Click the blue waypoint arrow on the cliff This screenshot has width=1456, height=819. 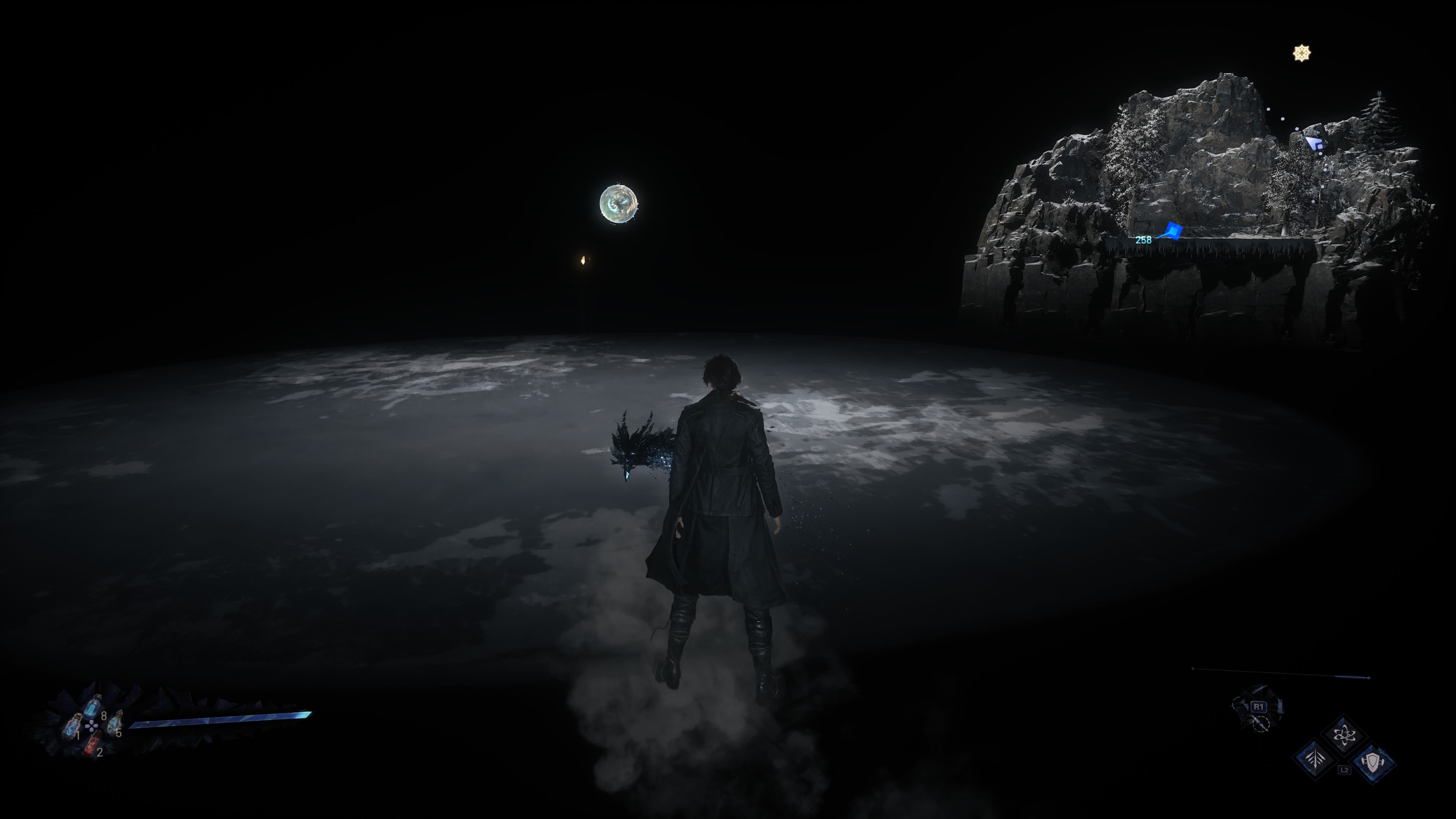point(1315,143)
